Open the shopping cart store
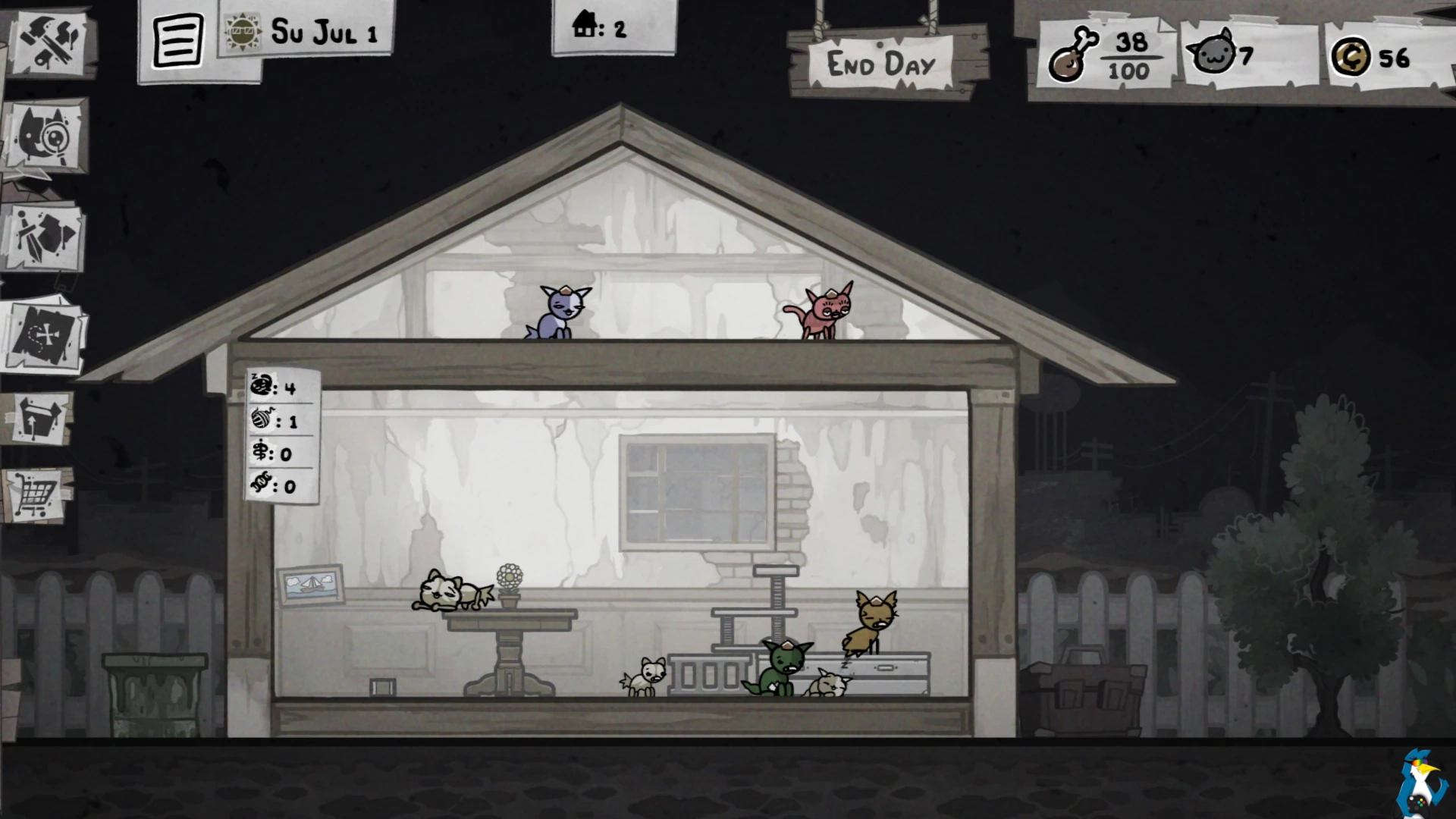 coord(36,494)
